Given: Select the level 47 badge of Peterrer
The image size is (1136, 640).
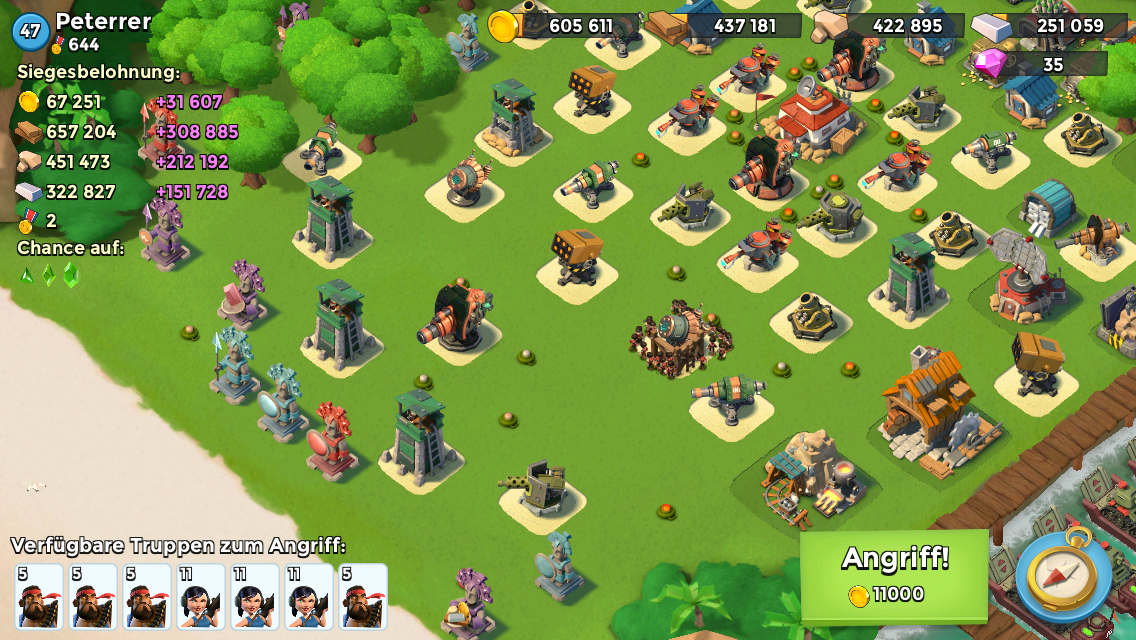Looking at the screenshot, I should 30,31.
